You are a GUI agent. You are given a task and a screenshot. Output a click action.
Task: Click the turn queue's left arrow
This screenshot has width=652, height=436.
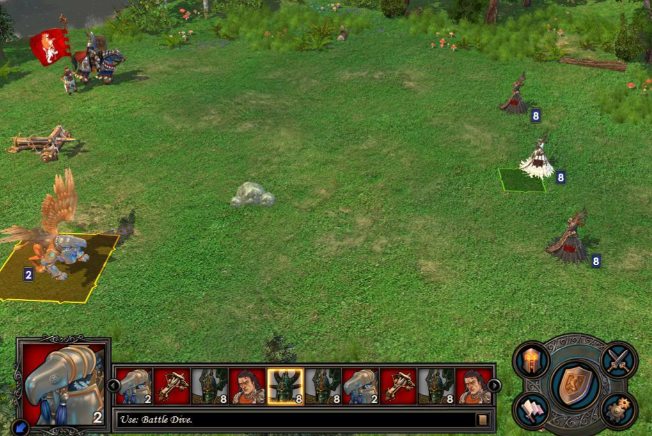(x=114, y=386)
